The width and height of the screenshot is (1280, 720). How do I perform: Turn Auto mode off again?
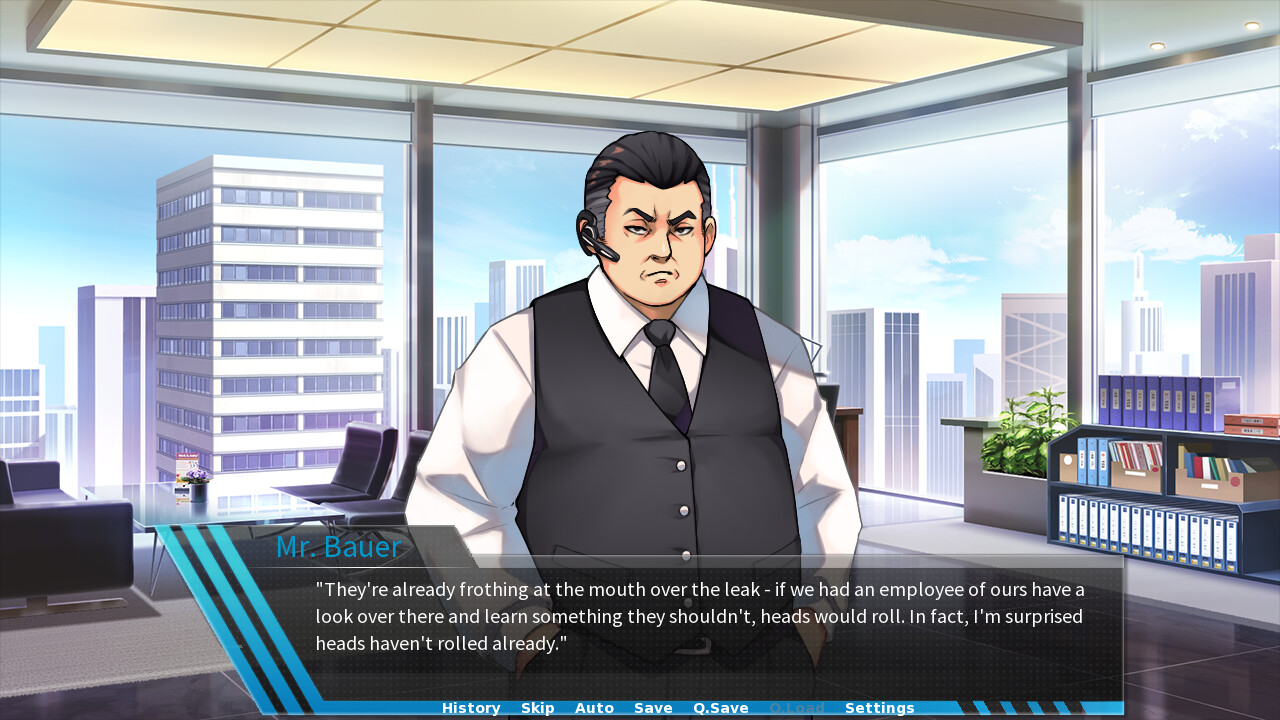[594, 708]
